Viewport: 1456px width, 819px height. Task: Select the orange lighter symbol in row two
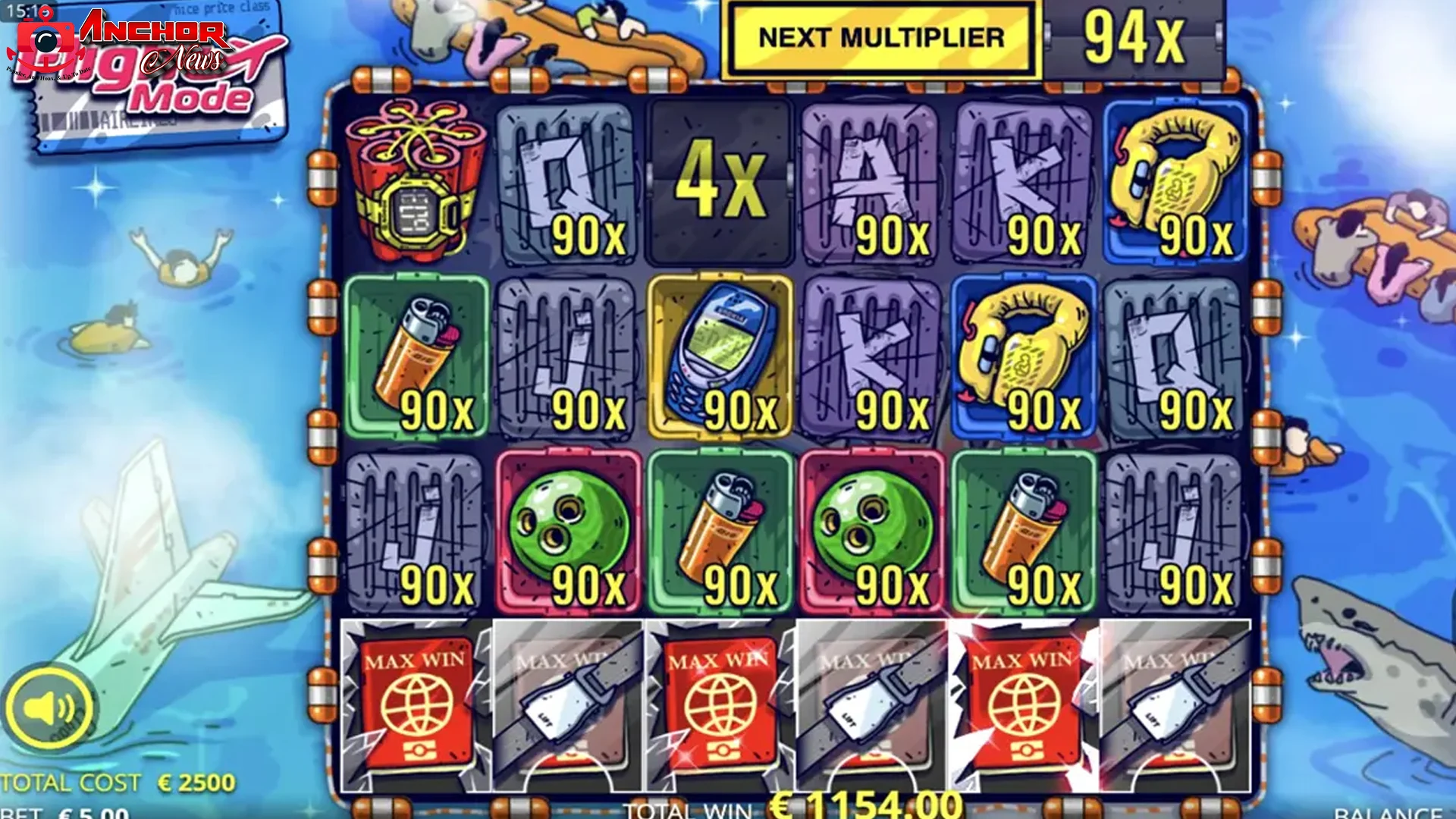coord(413,349)
